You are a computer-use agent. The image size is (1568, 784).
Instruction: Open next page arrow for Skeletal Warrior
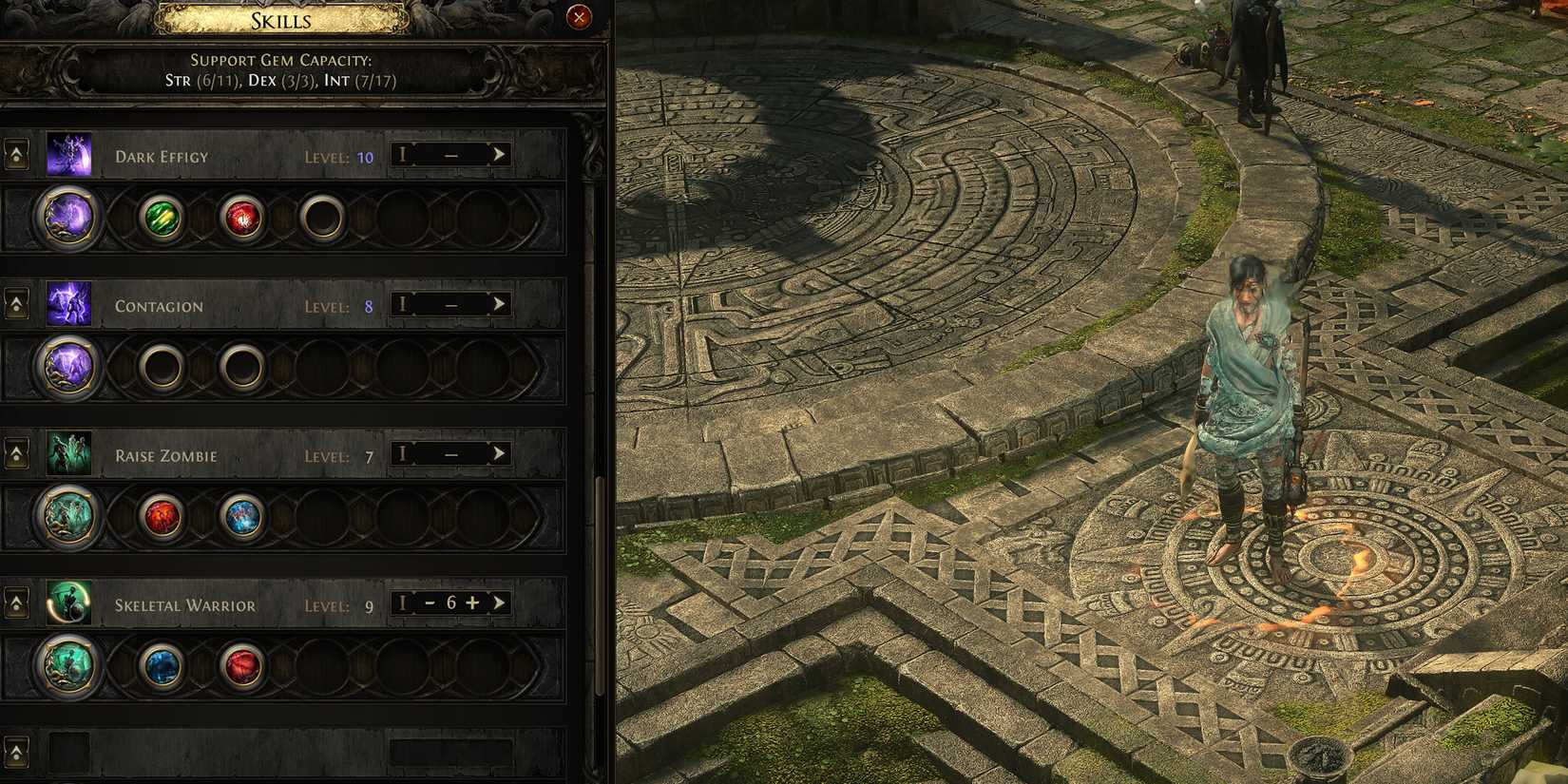(502, 602)
